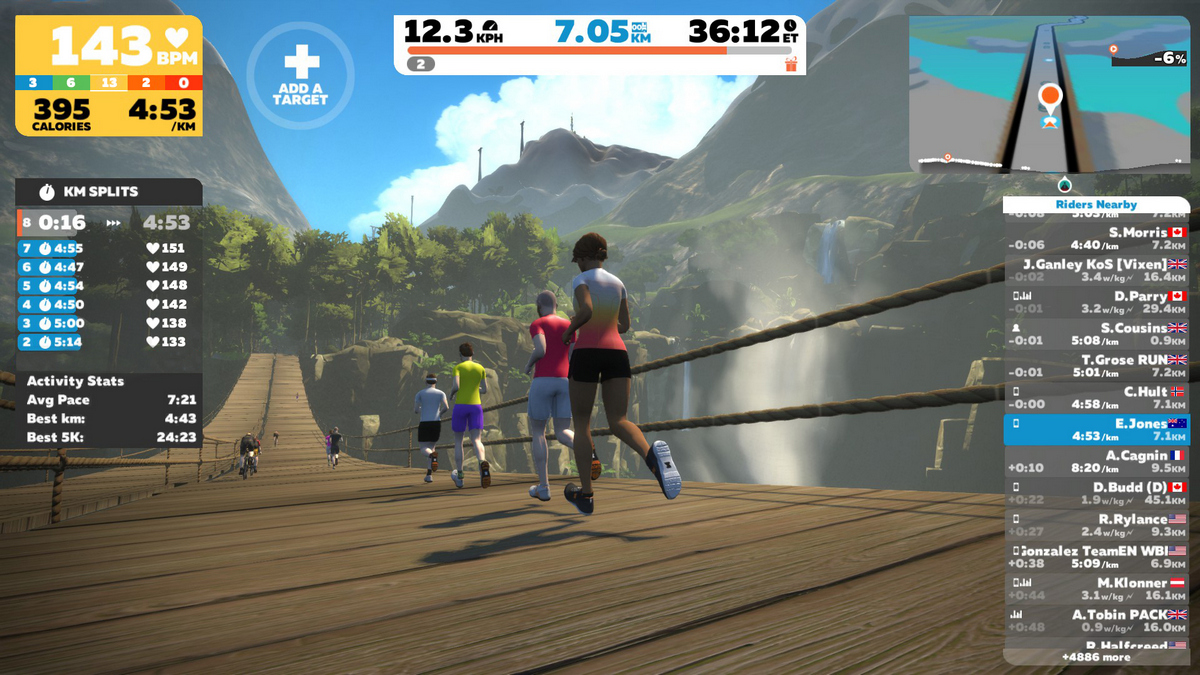Click the highlighted E.Jones row
Viewport: 1200px width, 675px height.
coord(1096,430)
